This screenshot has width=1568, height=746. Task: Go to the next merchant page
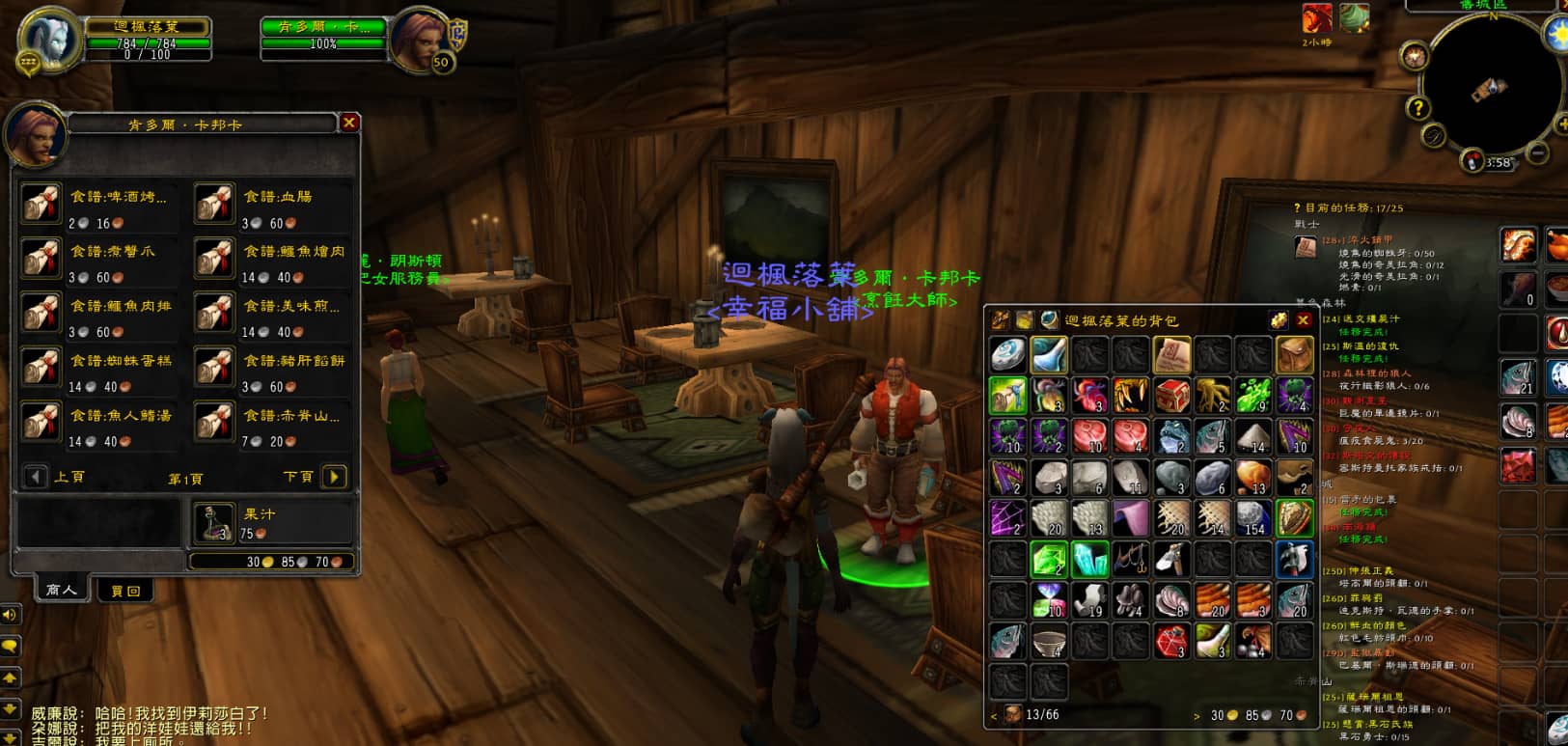[334, 477]
